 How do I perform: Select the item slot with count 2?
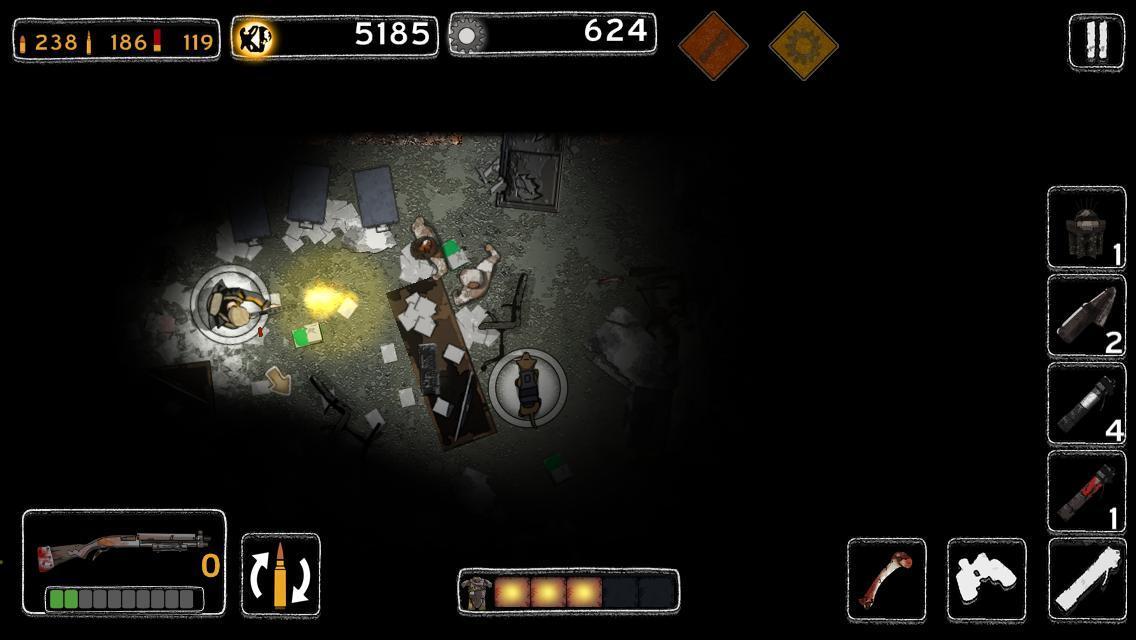[1086, 316]
